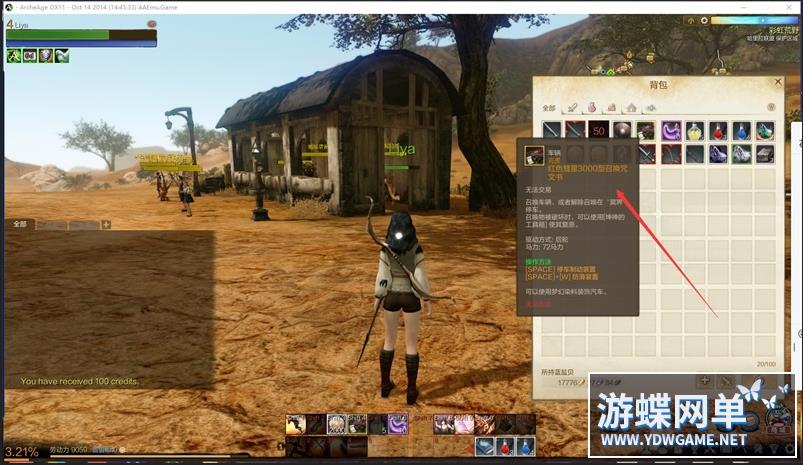Select the purple horn item in backpack
The height and width of the screenshot is (465, 803).
click(x=671, y=130)
